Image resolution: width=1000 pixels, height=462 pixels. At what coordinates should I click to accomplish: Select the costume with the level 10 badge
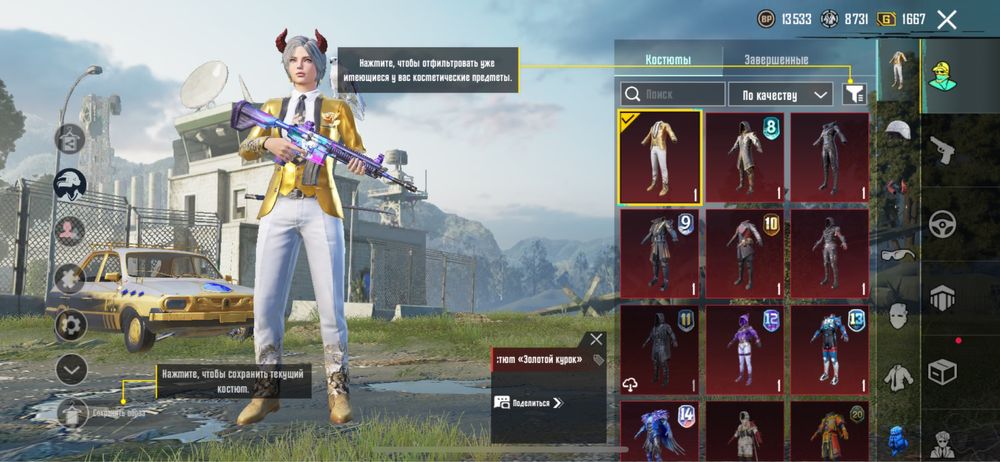pos(745,254)
